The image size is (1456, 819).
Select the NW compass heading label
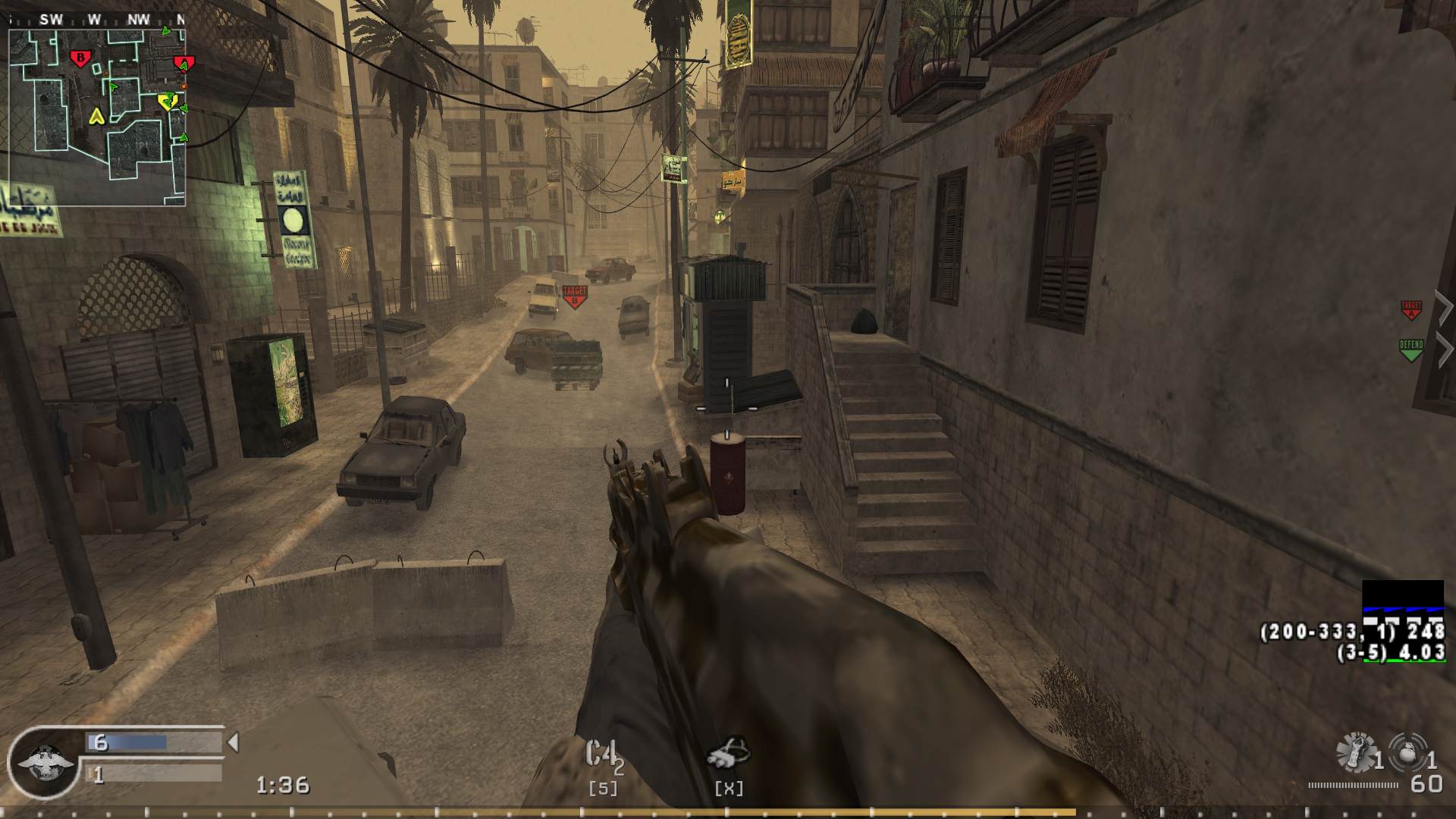click(x=139, y=20)
